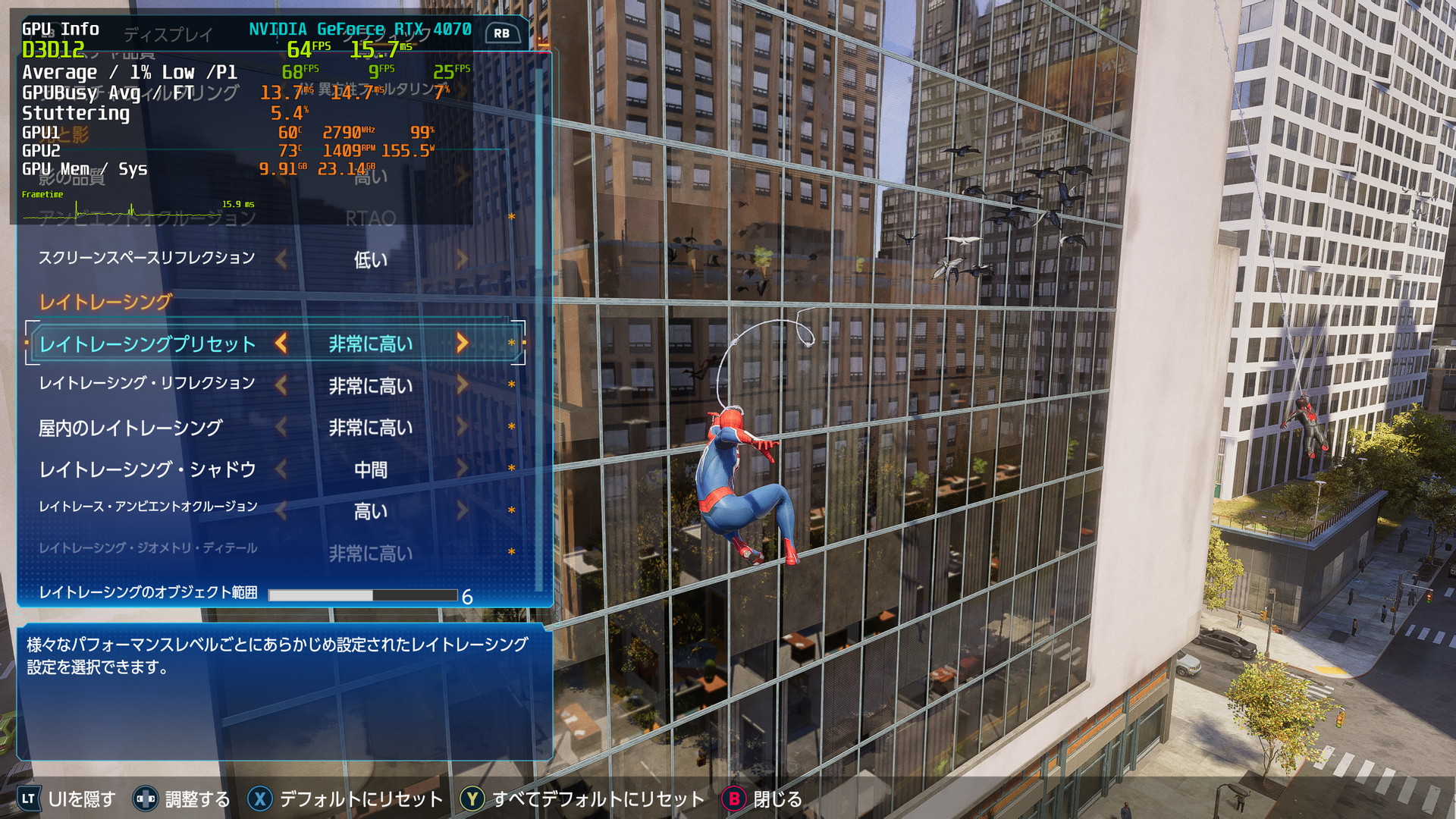Increase レイトレーシング・リフレクション with right arrow
Image resolution: width=1456 pixels, height=819 pixels.
pos(462,385)
